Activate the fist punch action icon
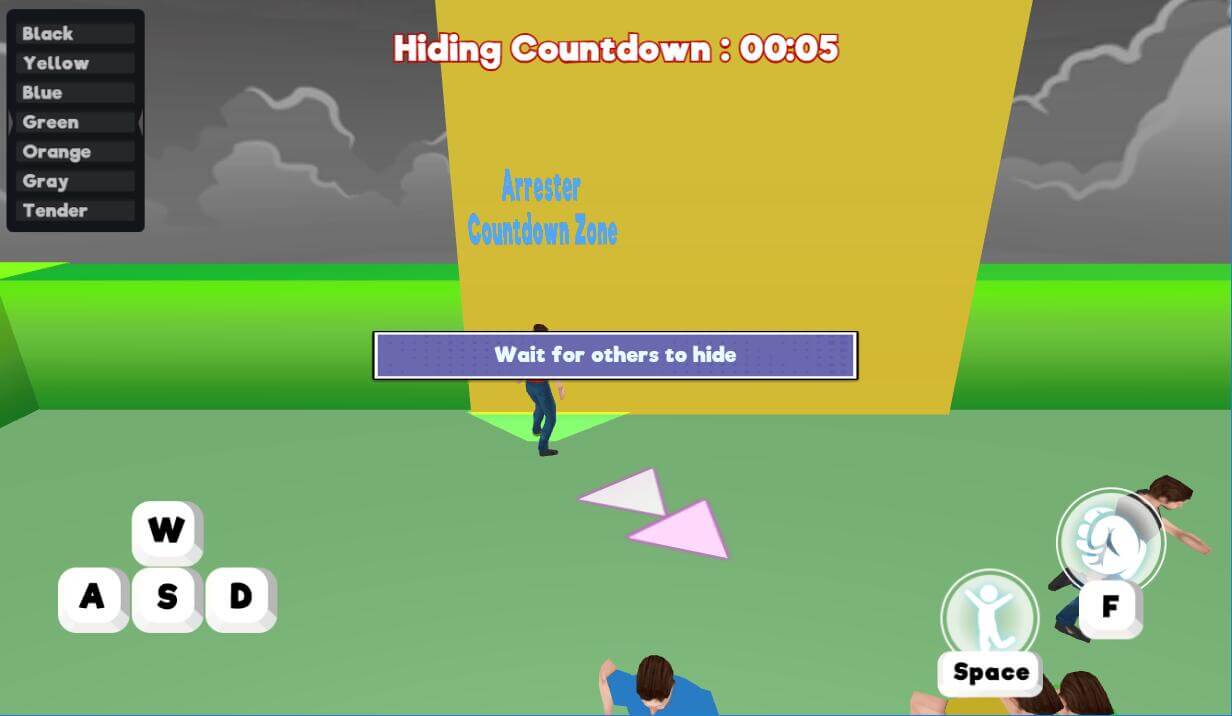 pos(1110,541)
